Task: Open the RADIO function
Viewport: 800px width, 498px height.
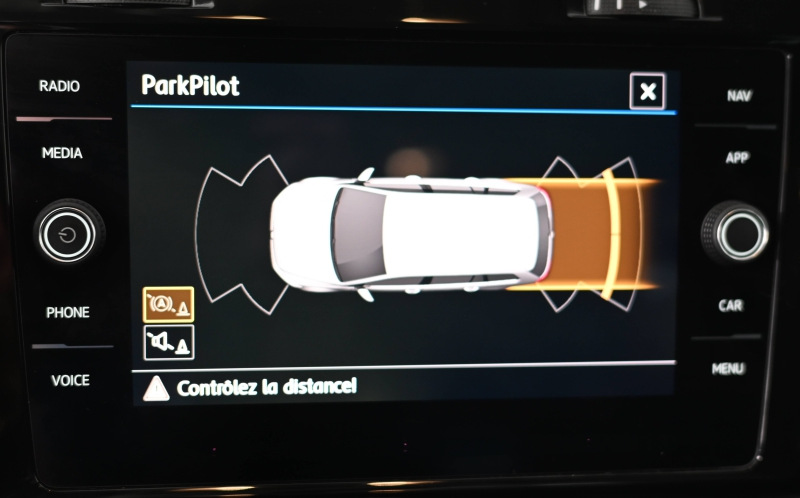Action: (60, 86)
